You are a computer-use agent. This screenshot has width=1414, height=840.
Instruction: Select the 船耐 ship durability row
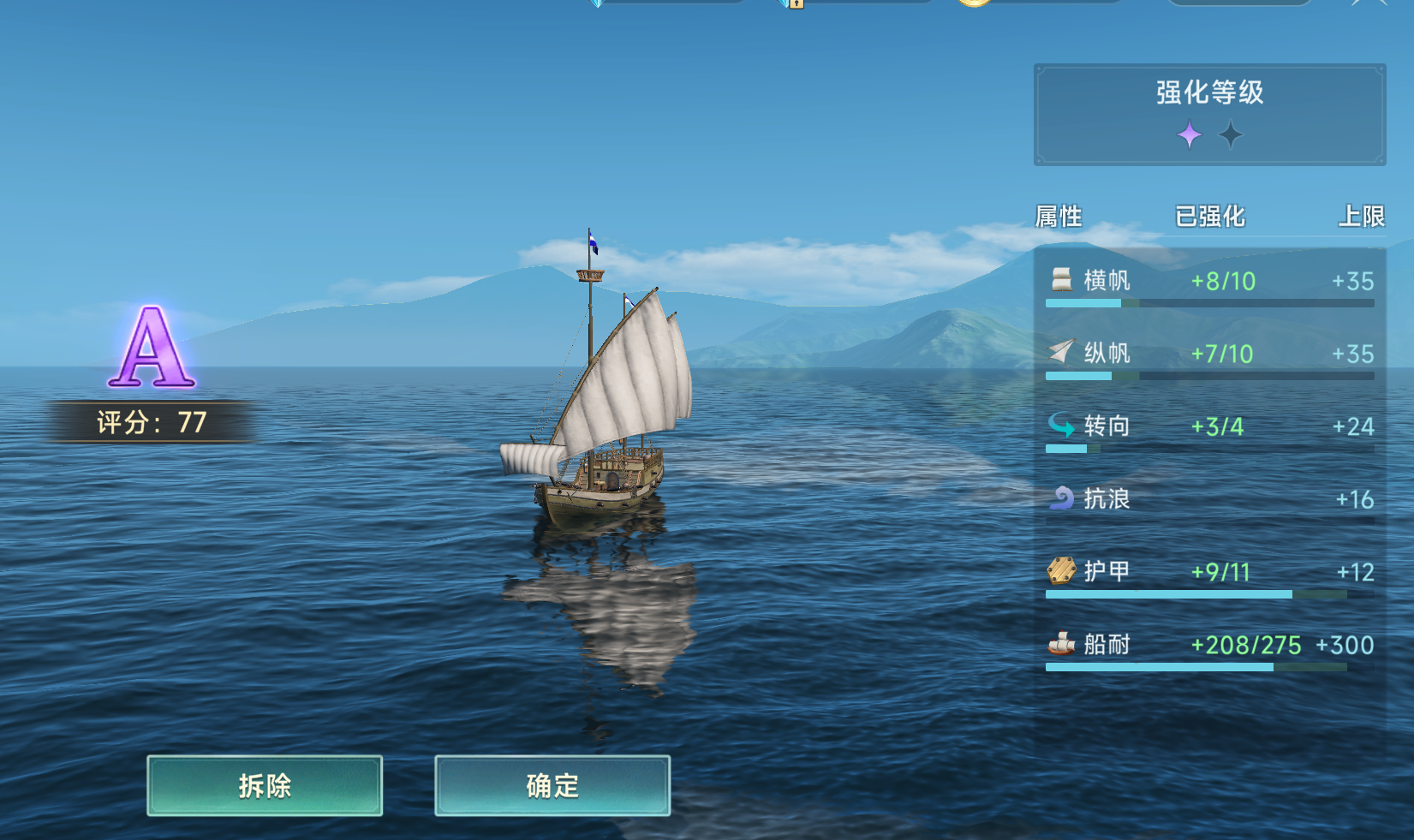[x=1209, y=646]
